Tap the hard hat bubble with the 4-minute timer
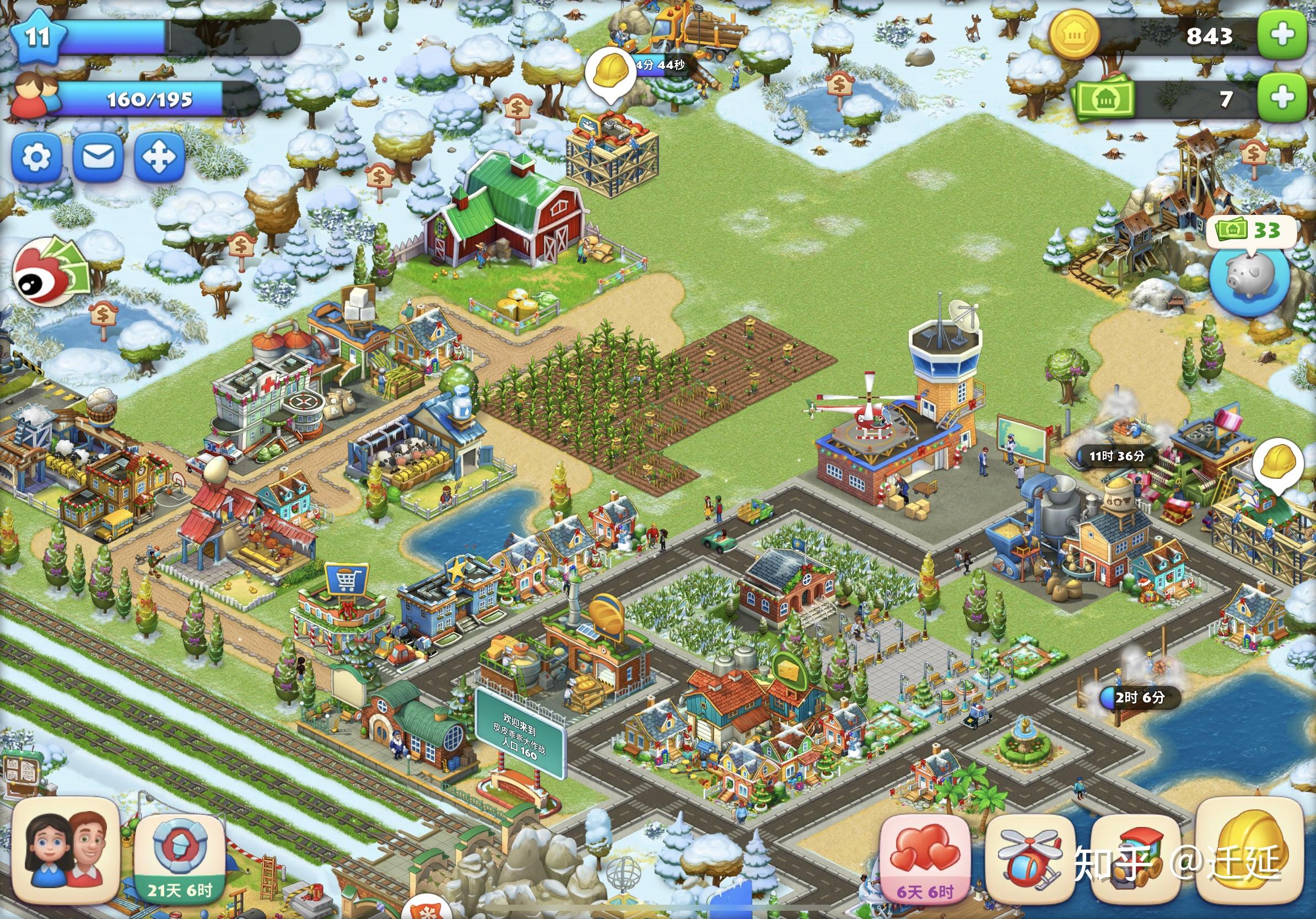 point(611,73)
